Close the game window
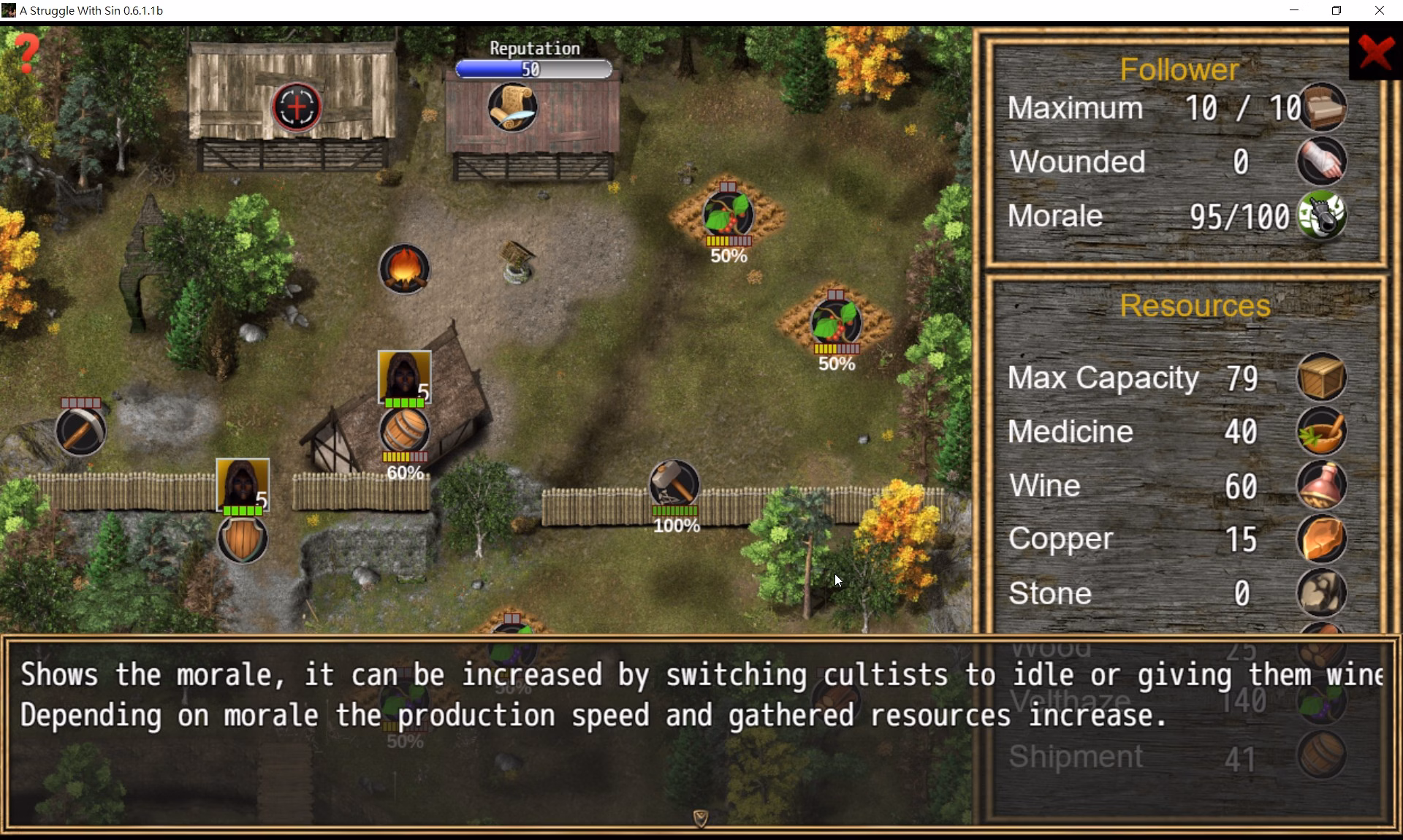The height and width of the screenshot is (840, 1403). tap(1379, 10)
